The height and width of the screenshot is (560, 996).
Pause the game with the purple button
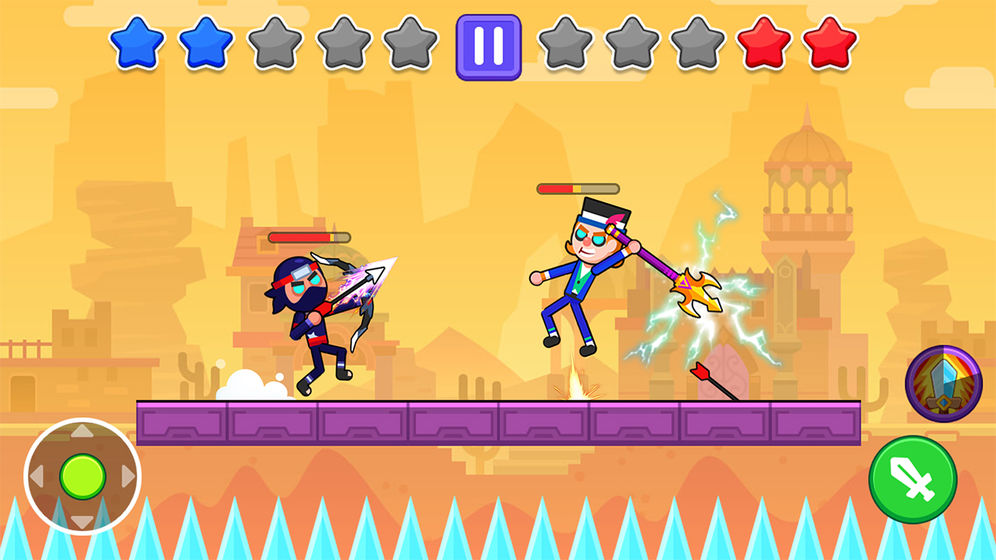(x=488, y=47)
